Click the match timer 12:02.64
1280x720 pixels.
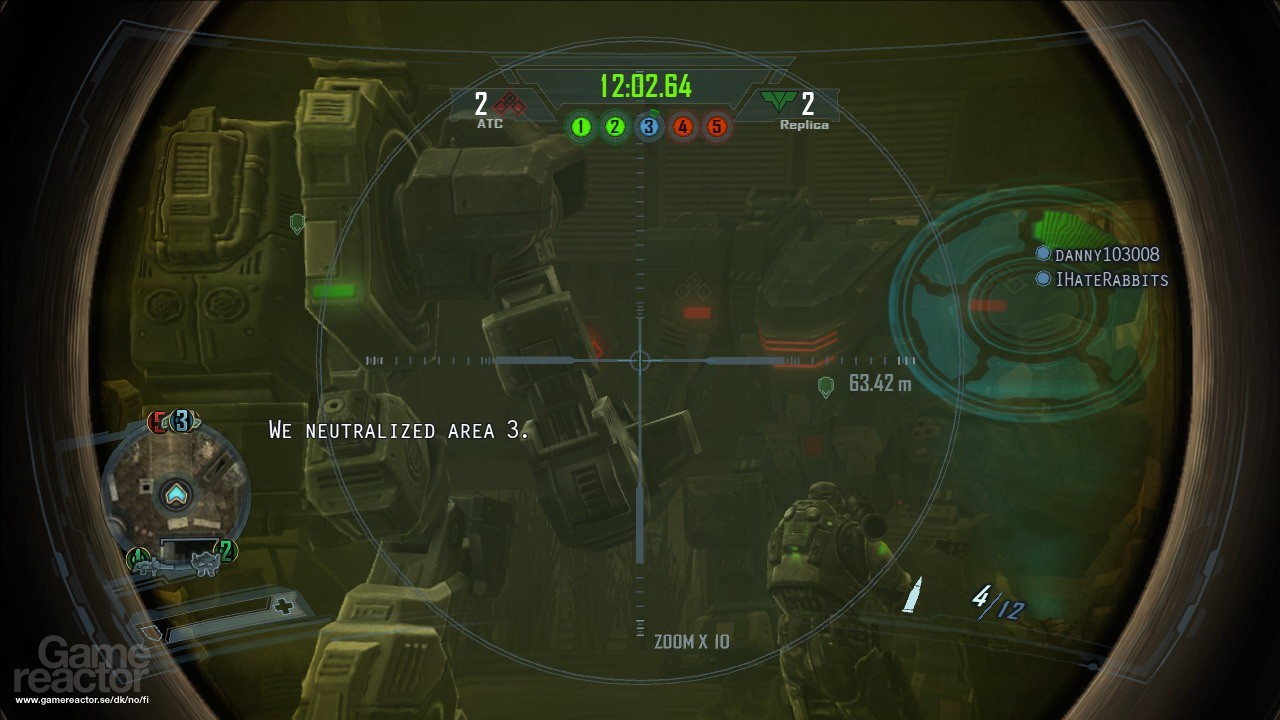click(646, 87)
